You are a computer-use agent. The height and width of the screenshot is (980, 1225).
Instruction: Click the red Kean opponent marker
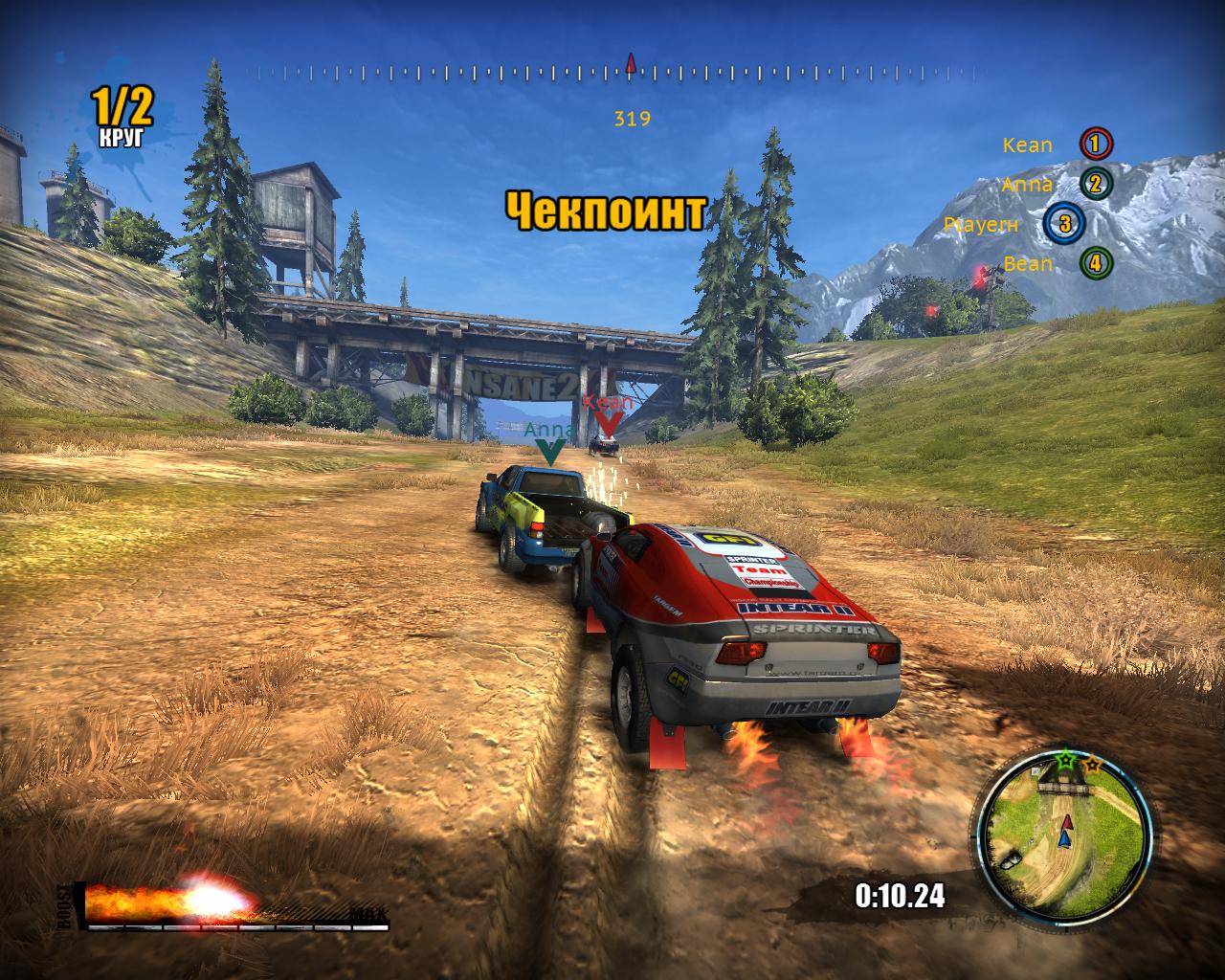(608, 422)
